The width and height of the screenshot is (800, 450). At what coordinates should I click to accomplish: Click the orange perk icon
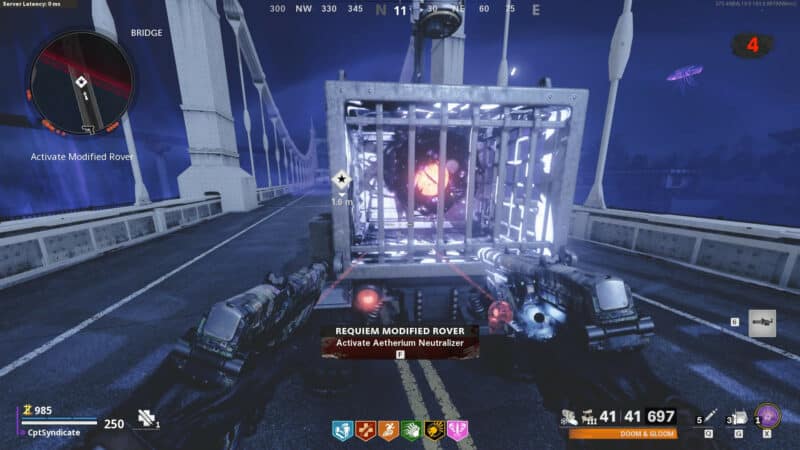[388, 430]
